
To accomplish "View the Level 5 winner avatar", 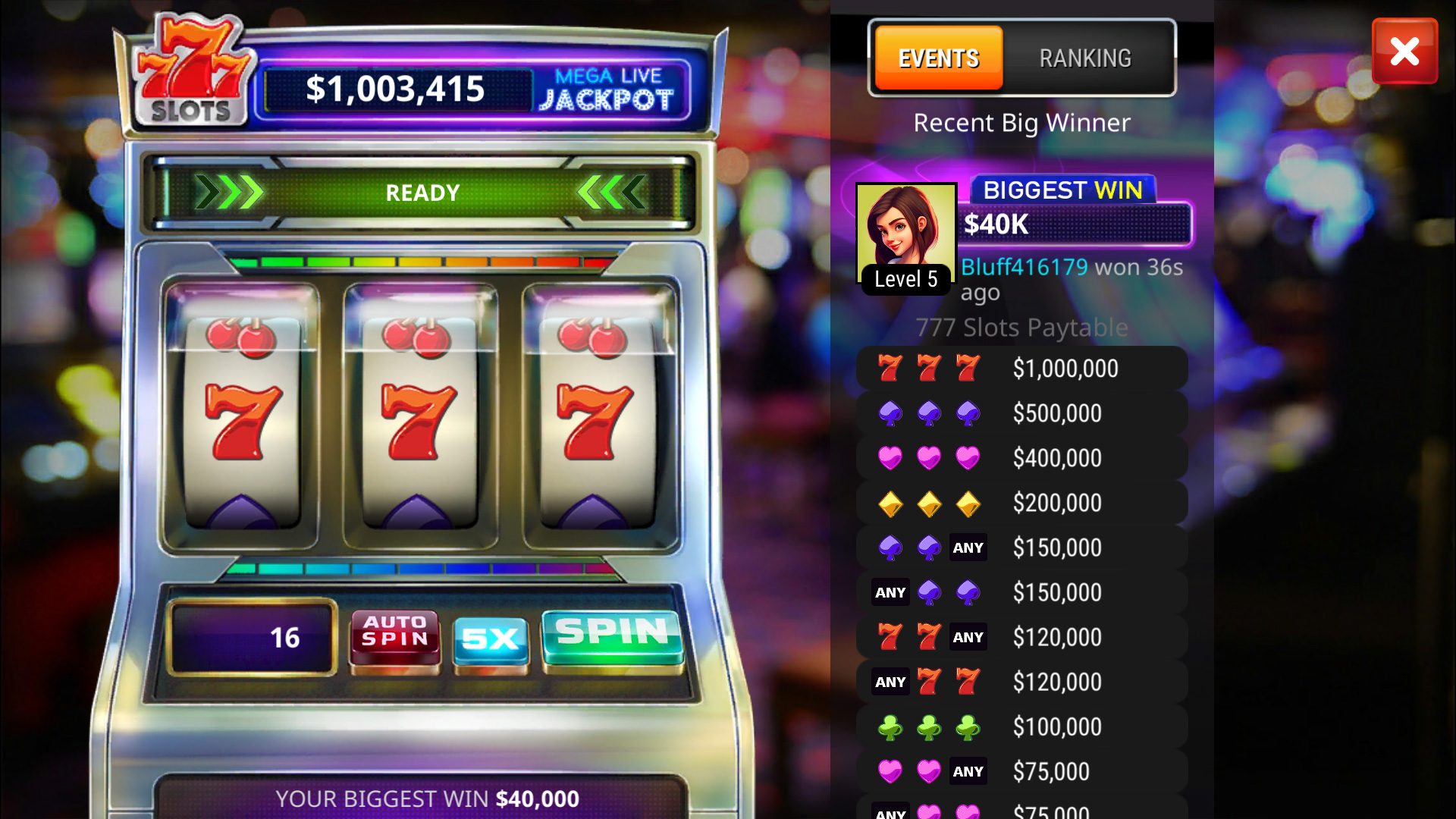I will pyautogui.click(x=905, y=235).
